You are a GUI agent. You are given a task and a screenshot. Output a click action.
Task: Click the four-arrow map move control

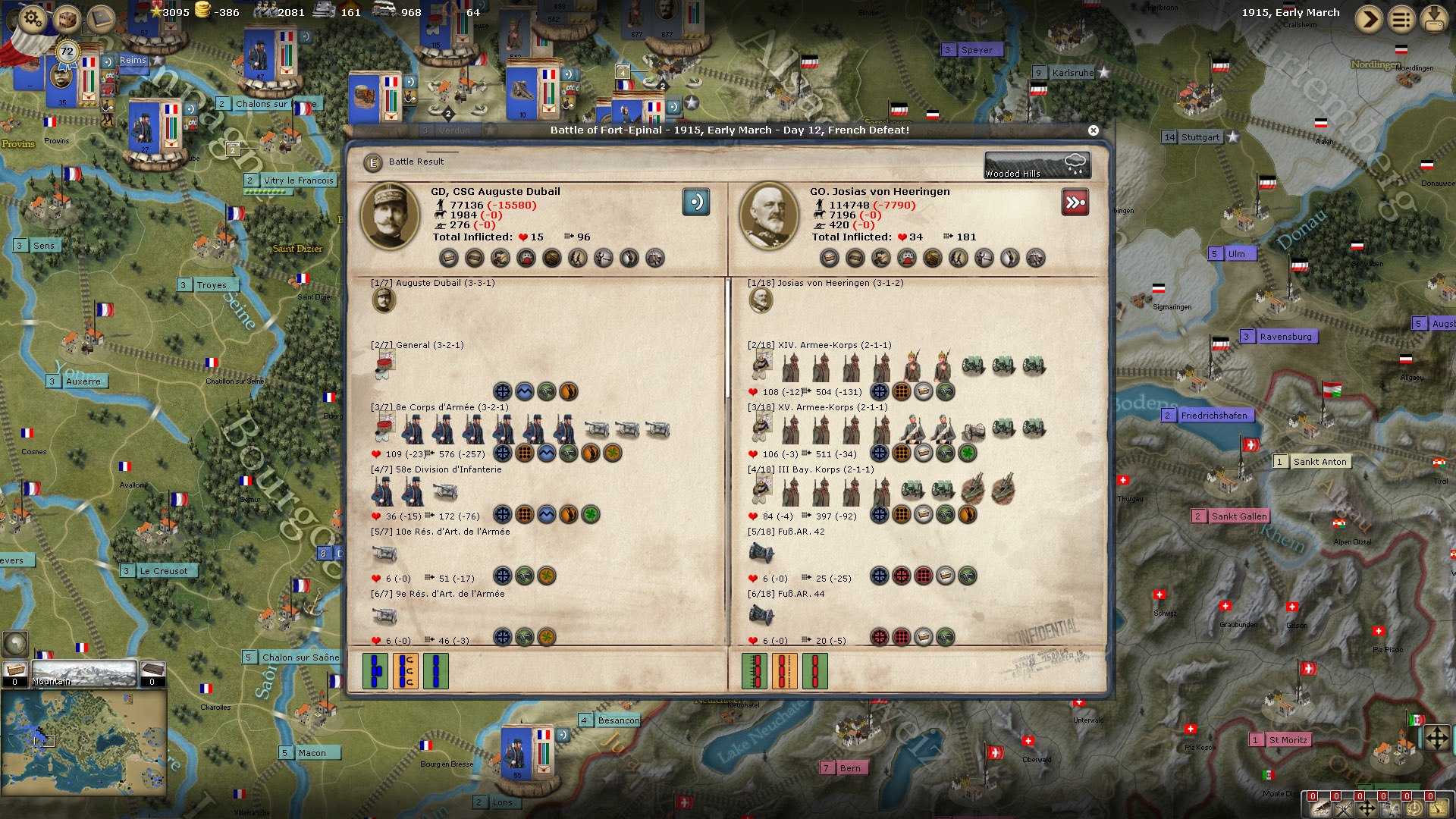coord(1436,738)
